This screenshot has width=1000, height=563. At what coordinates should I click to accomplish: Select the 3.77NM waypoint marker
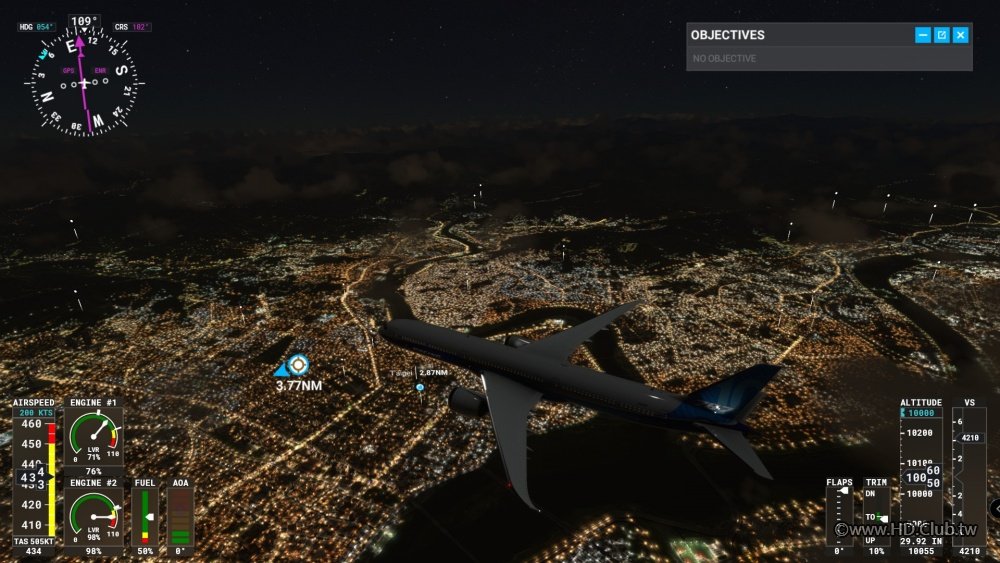(297, 365)
